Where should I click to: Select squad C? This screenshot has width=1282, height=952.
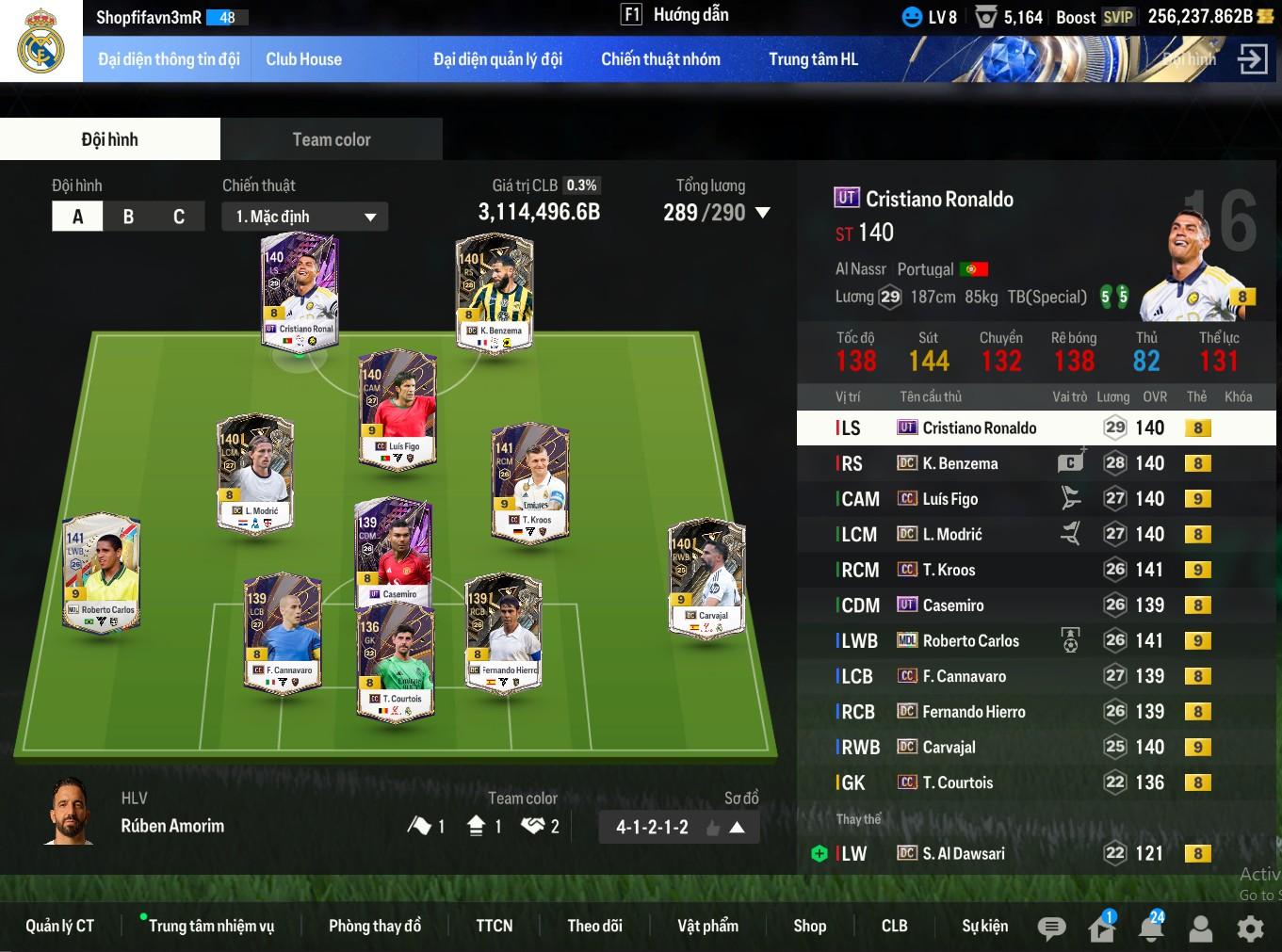[179, 217]
